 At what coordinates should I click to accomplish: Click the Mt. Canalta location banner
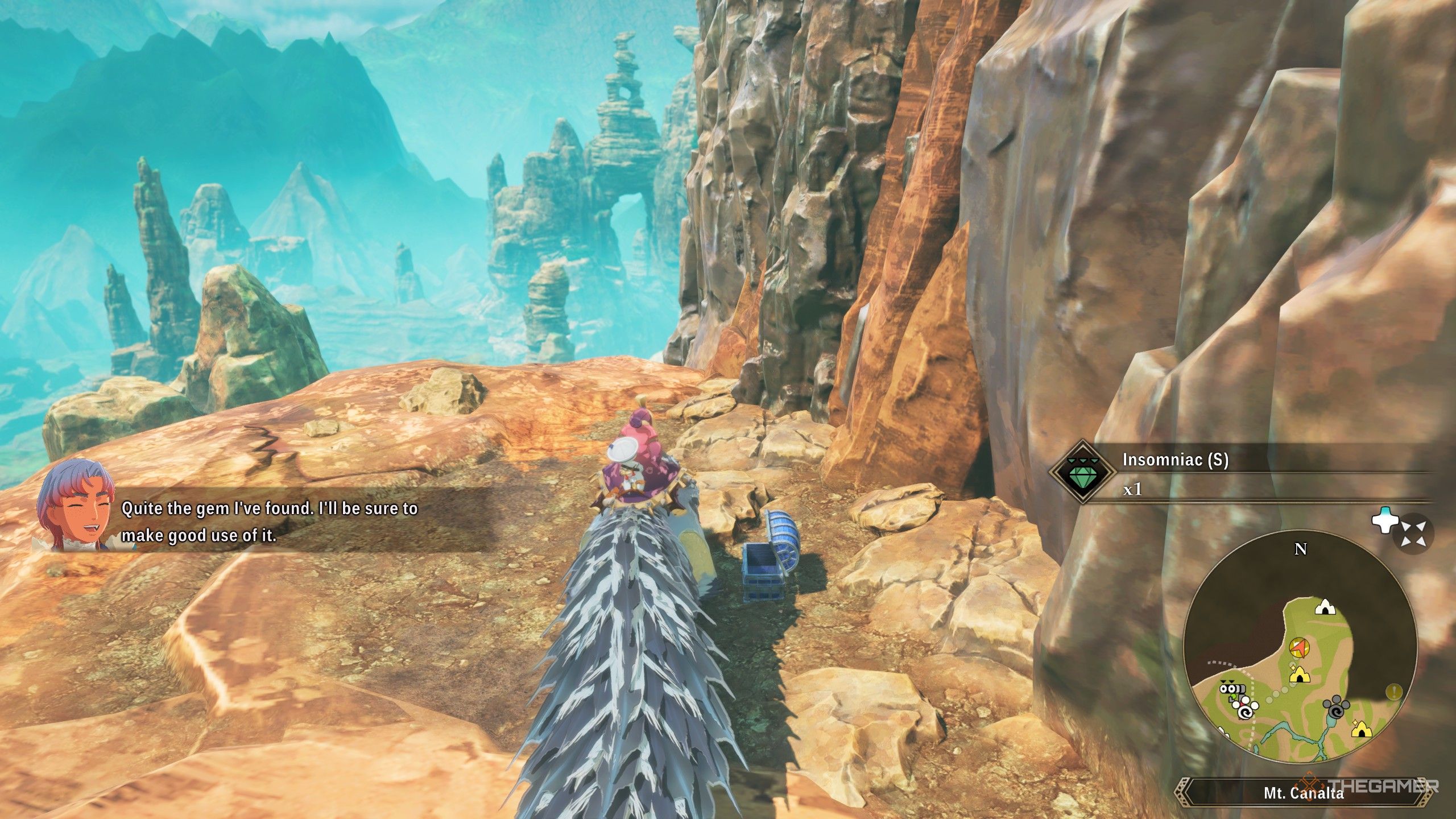click(x=1303, y=793)
